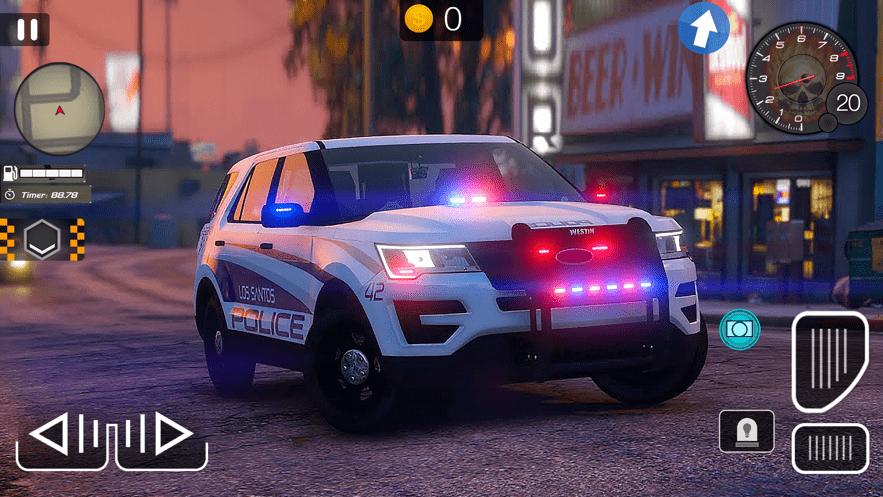Toggle the police siren light
Image resolution: width=883 pixels, height=497 pixels.
pyautogui.click(x=746, y=431)
